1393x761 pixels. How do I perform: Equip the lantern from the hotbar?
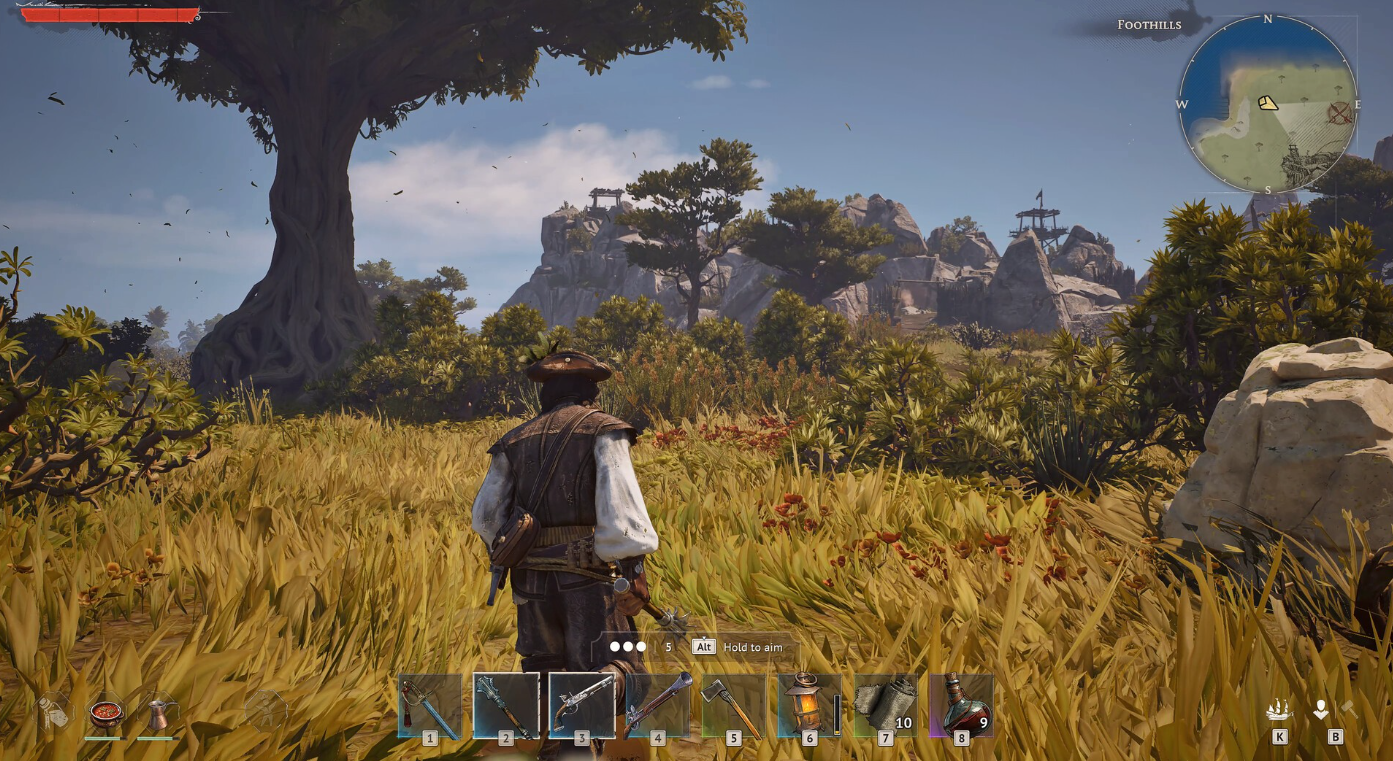808,706
